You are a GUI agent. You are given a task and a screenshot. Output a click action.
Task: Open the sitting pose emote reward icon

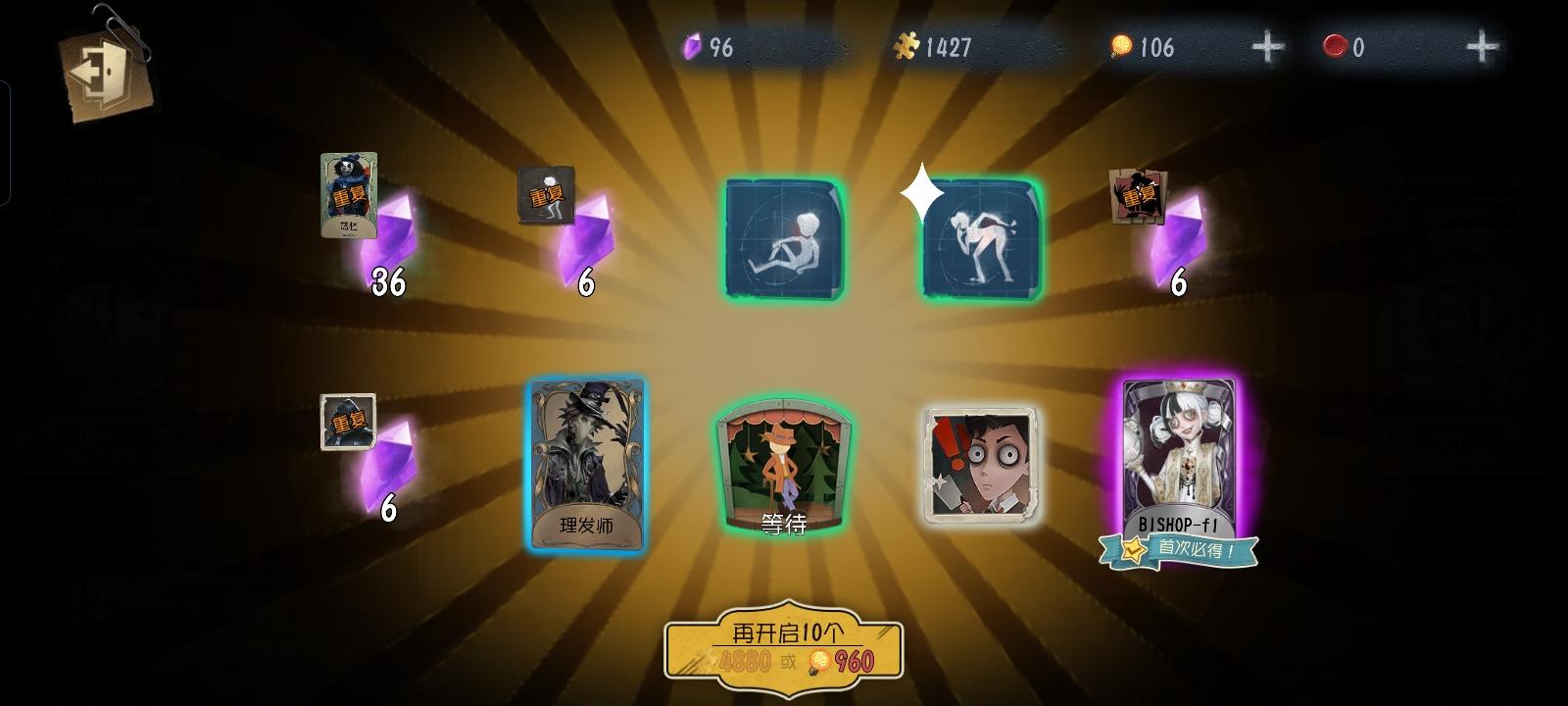pos(784,238)
